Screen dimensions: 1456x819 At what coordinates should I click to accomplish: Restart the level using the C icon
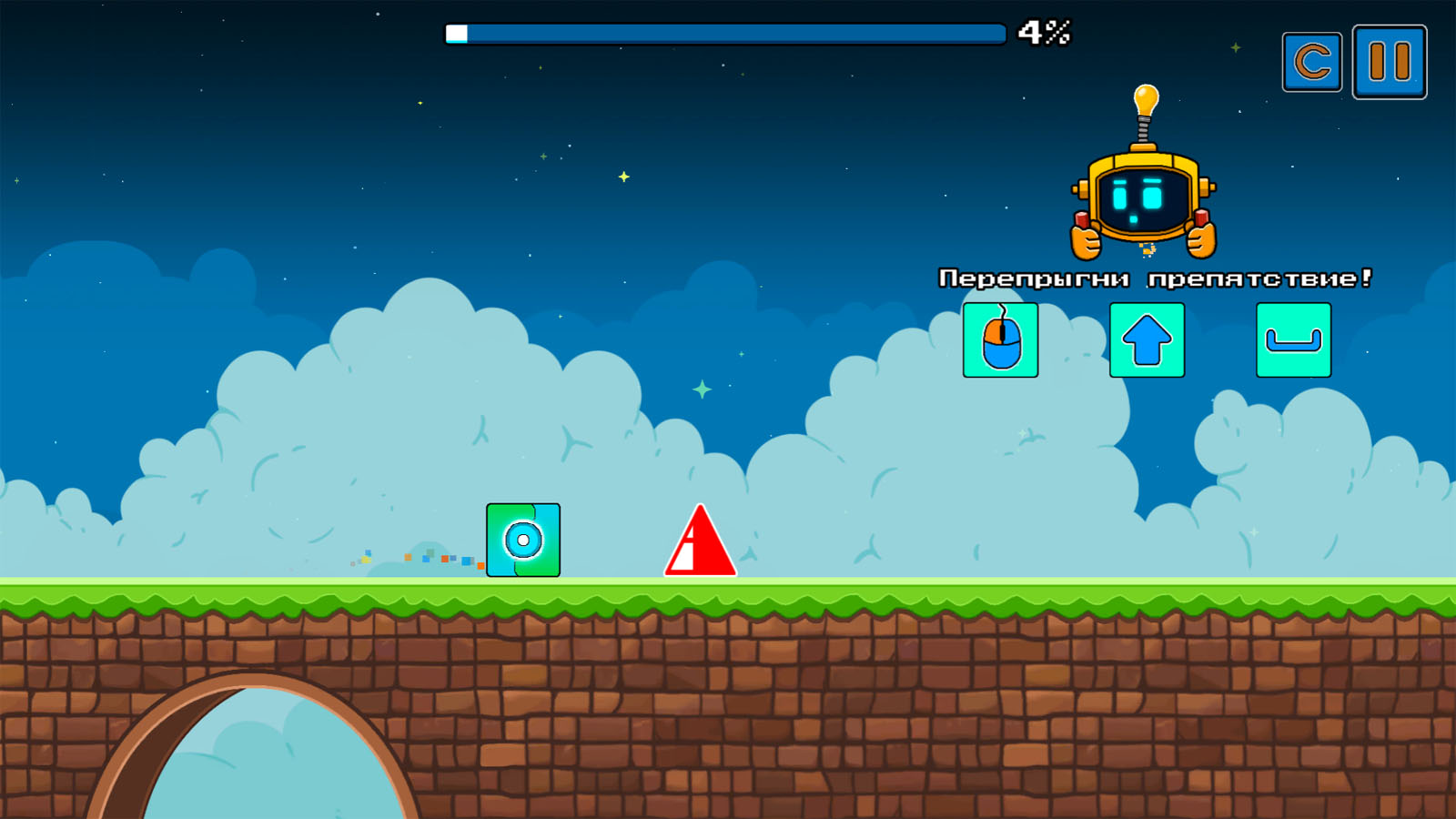coord(1311,64)
